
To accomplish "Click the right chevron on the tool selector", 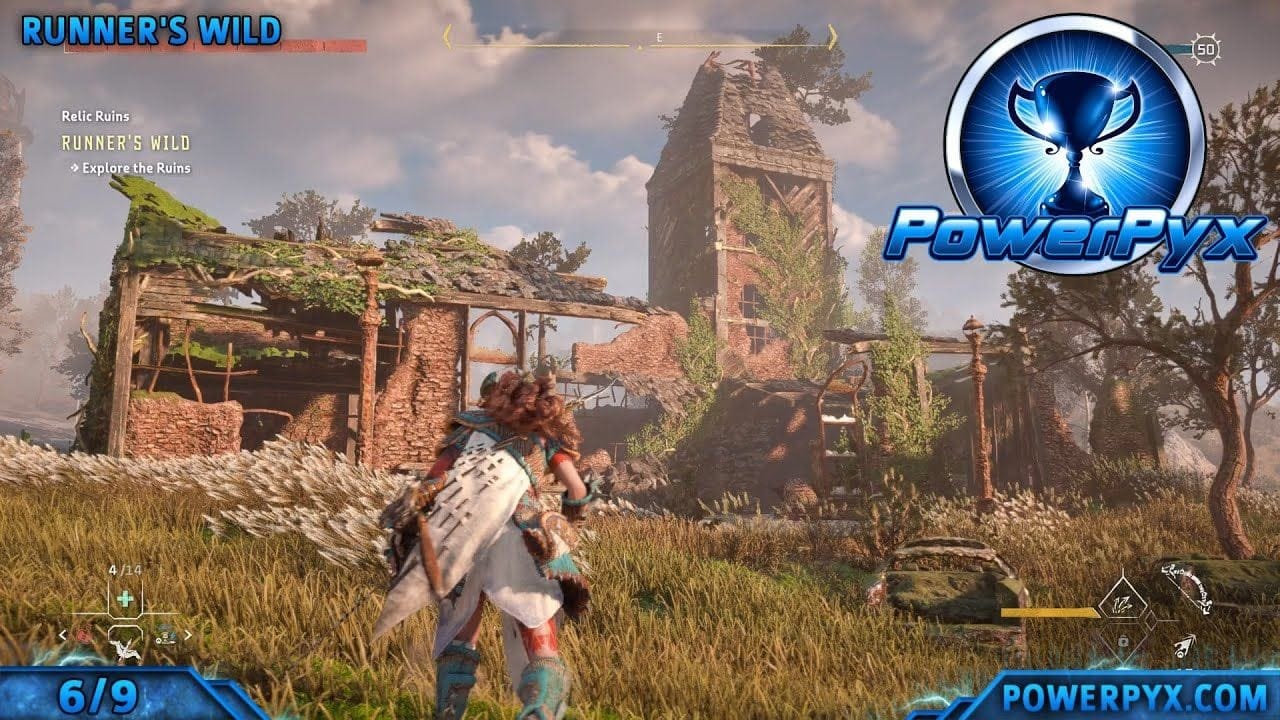I will coord(188,633).
